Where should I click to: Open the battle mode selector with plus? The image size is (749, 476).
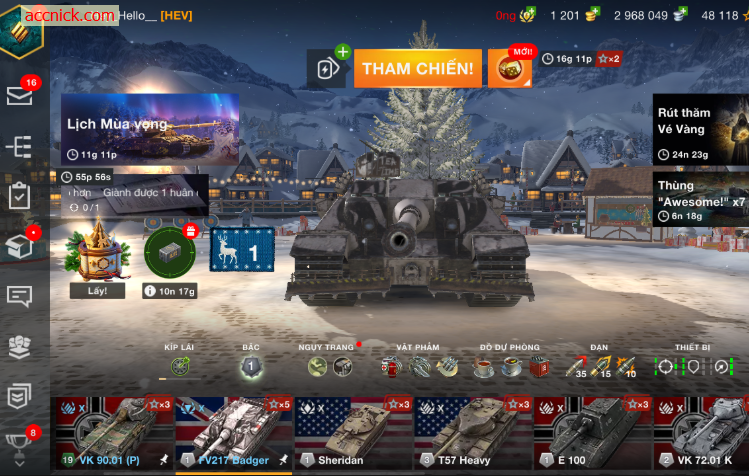(x=328, y=68)
